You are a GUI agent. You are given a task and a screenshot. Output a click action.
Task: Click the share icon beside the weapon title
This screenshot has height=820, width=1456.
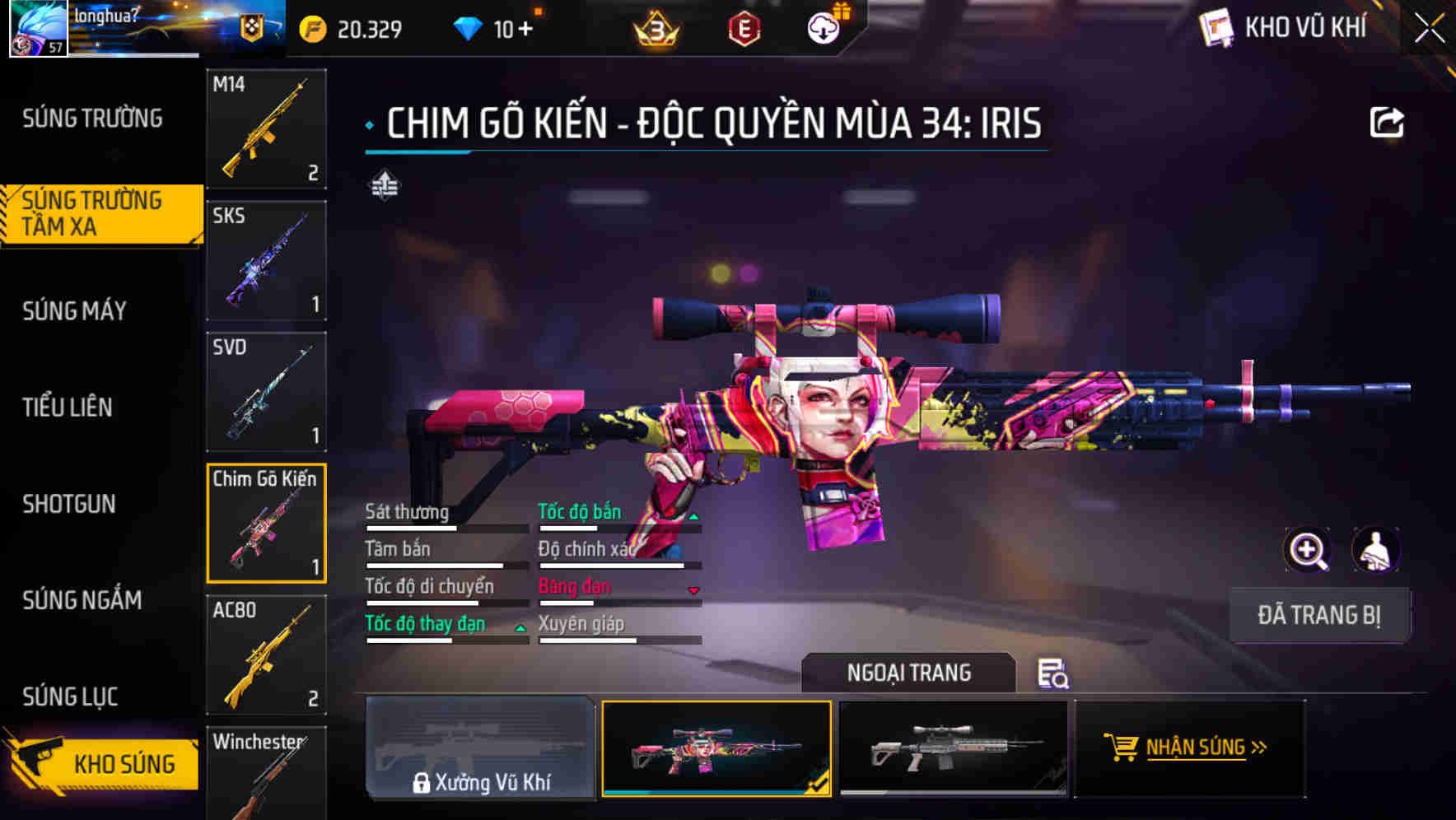tap(1388, 121)
